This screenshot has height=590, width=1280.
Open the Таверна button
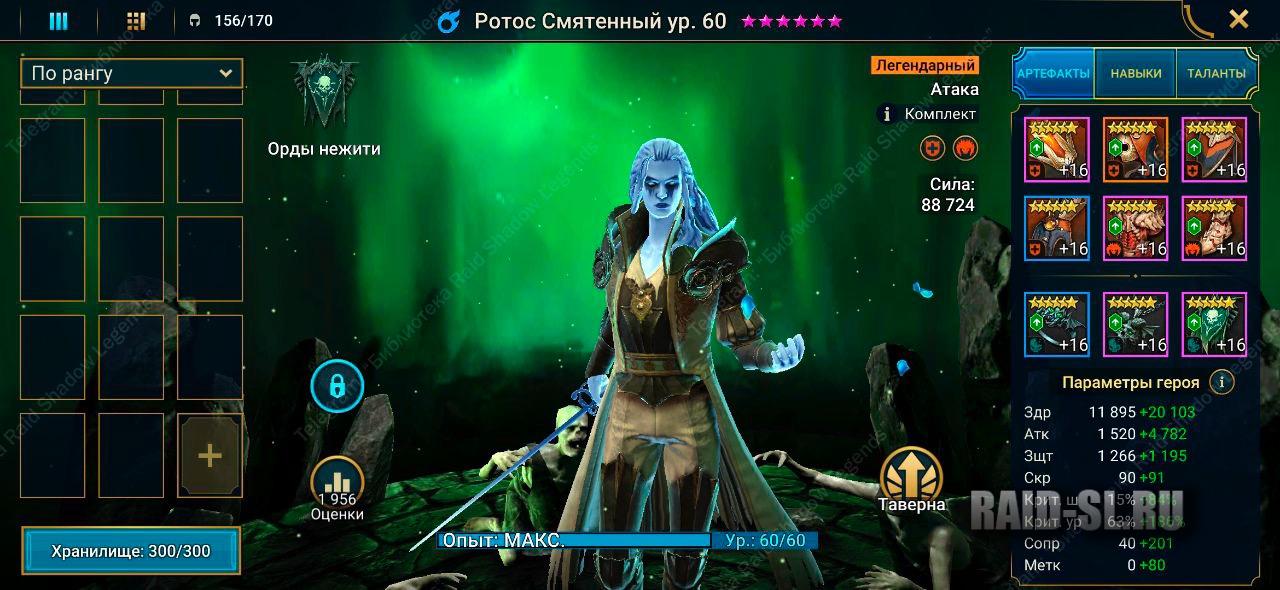pyautogui.click(x=912, y=478)
